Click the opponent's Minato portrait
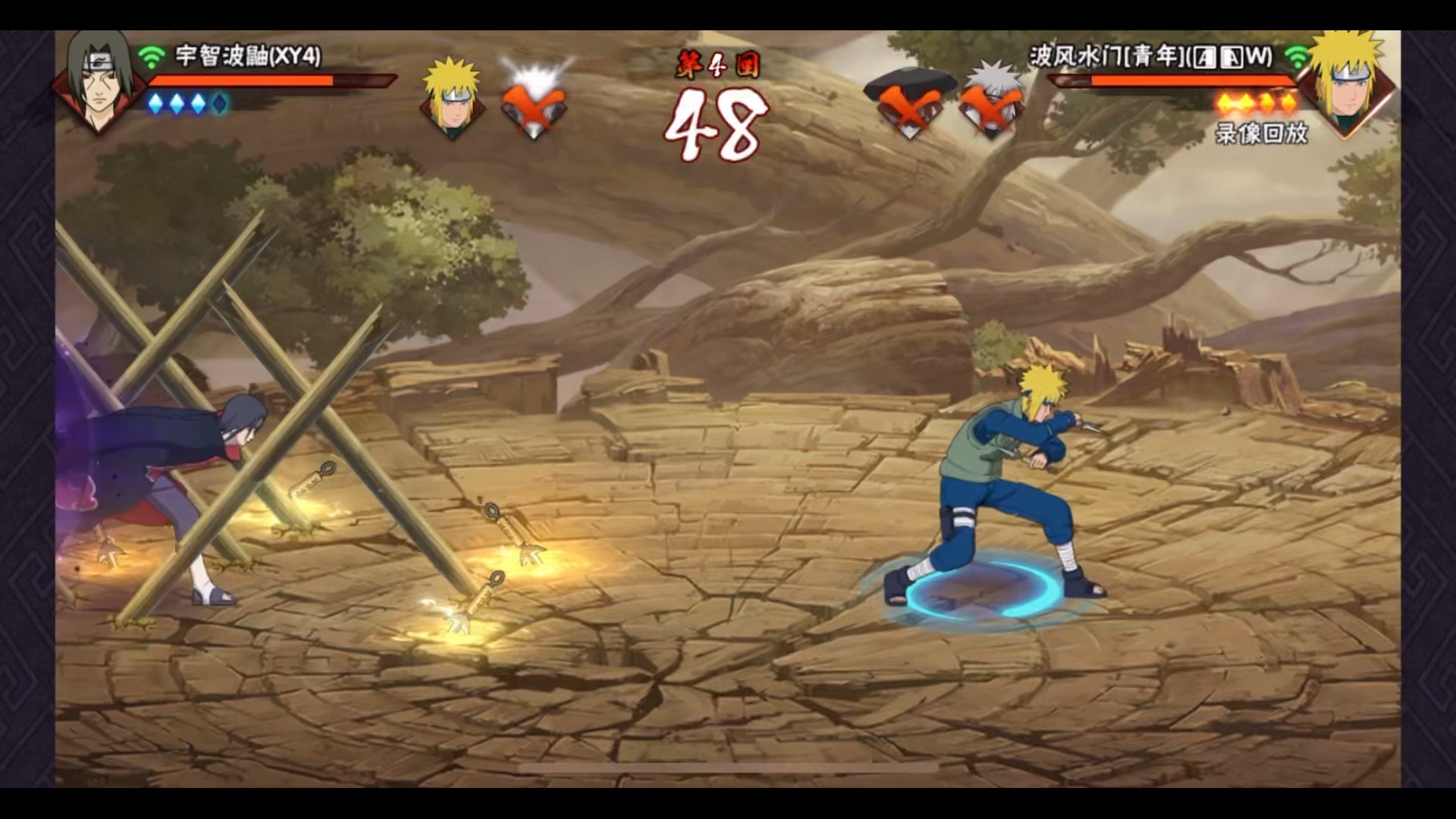1456x819 pixels. pos(1345,83)
